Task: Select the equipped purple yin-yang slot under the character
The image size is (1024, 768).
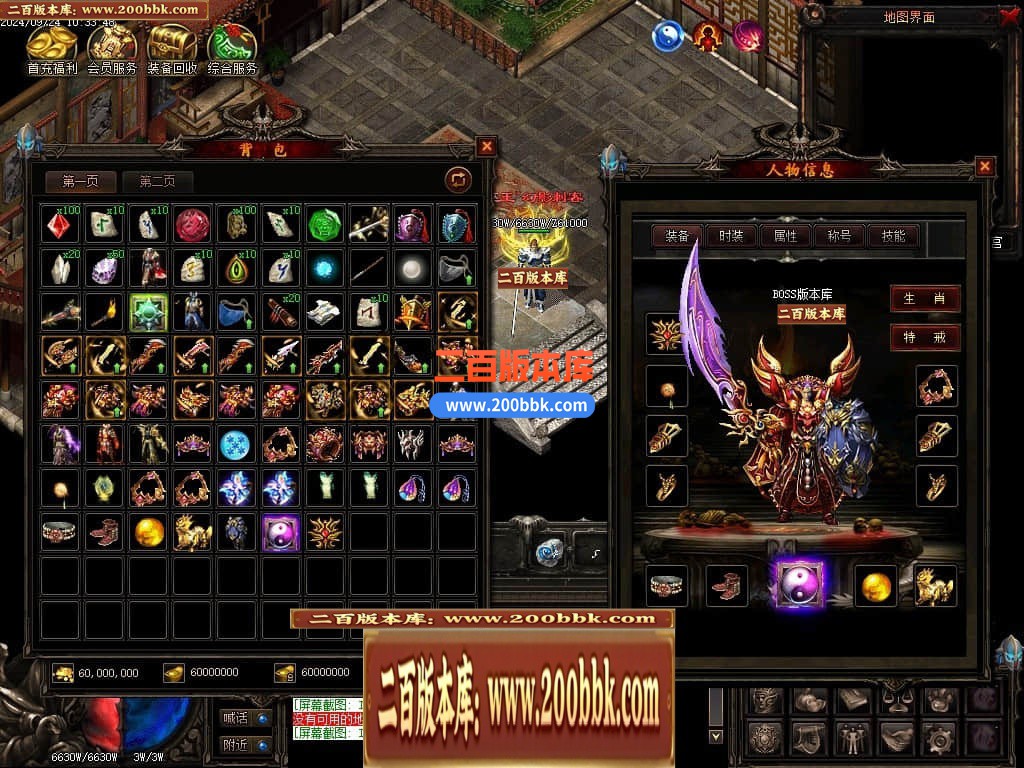Action: coord(799,584)
